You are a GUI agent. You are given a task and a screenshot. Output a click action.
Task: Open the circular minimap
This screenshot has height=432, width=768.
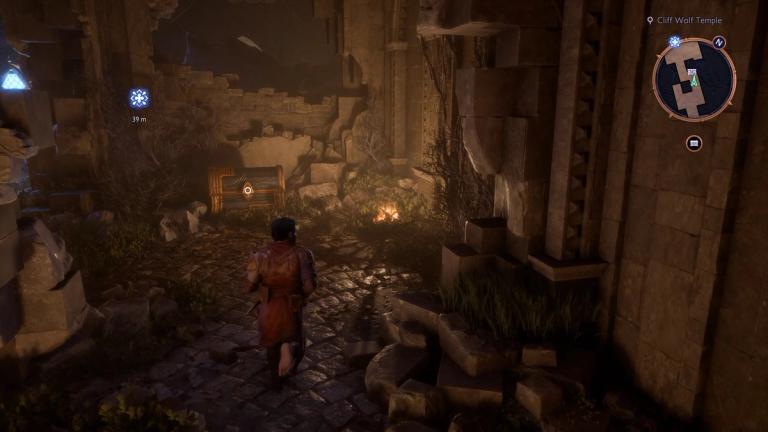point(694,80)
